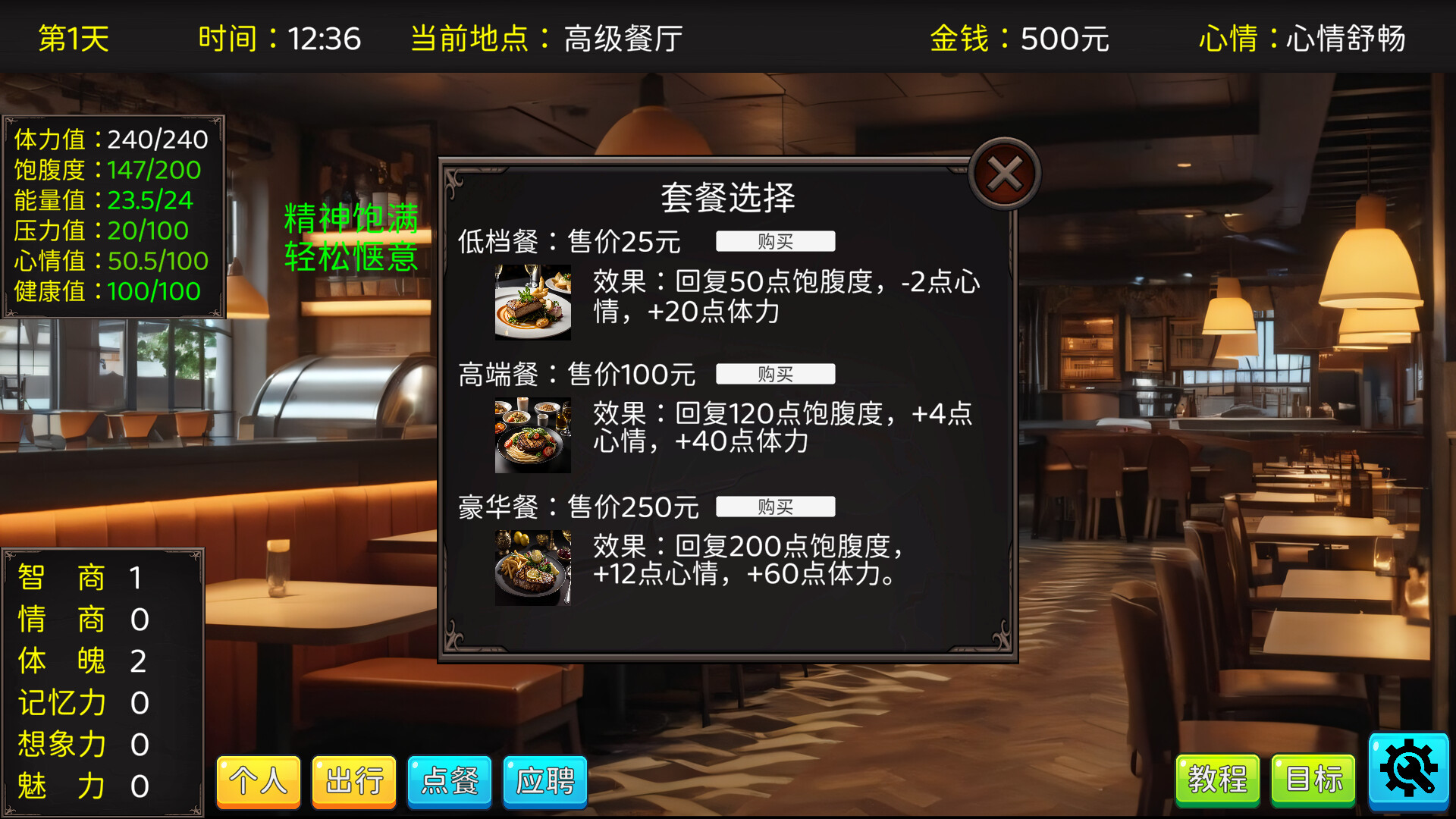Open the 教程 tutorial

coord(1217,778)
